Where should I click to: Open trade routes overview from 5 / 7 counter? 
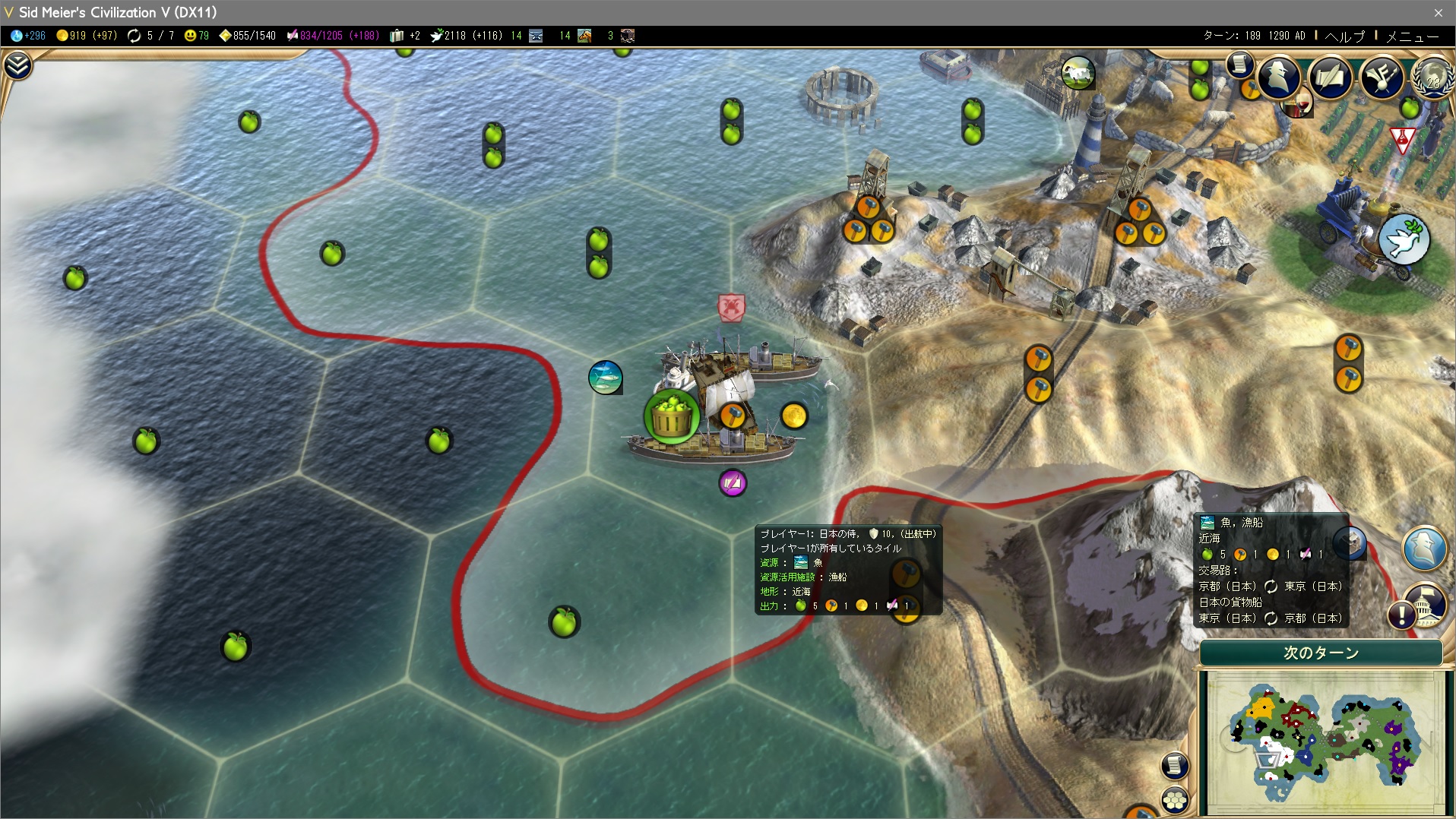pyautogui.click(x=152, y=36)
